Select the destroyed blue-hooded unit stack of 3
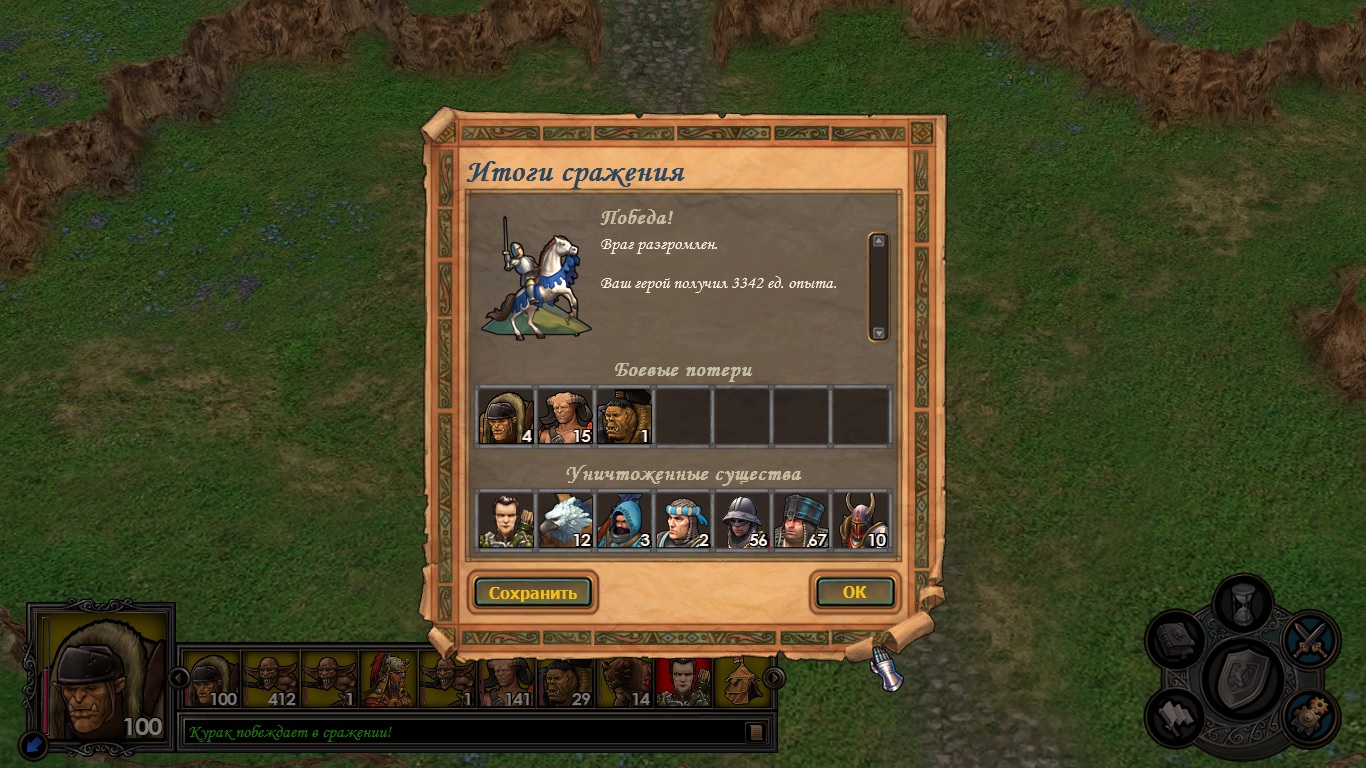Viewport: 1366px width, 768px height. click(624, 521)
